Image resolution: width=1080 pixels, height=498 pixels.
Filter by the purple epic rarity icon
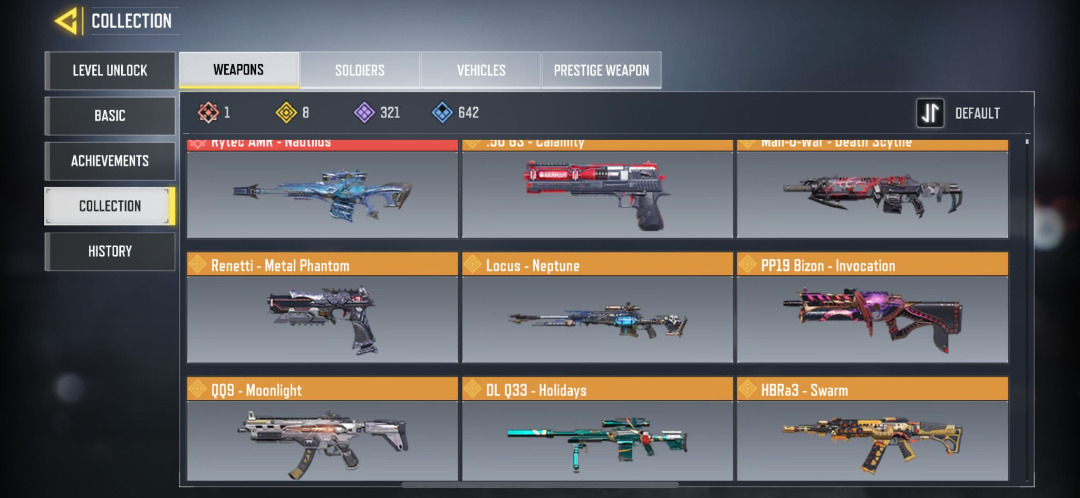click(365, 113)
